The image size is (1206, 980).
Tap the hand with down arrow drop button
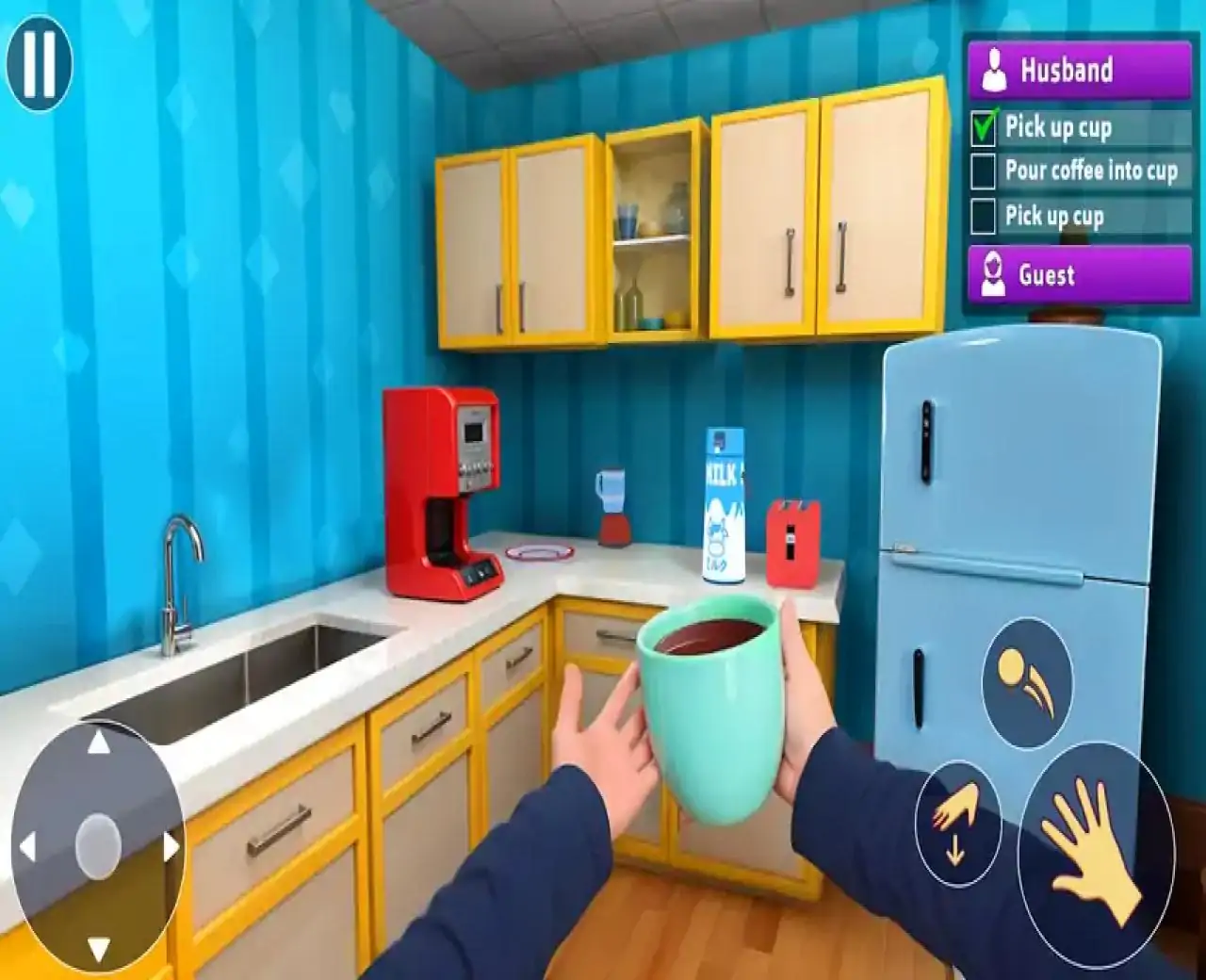point(956,825)
